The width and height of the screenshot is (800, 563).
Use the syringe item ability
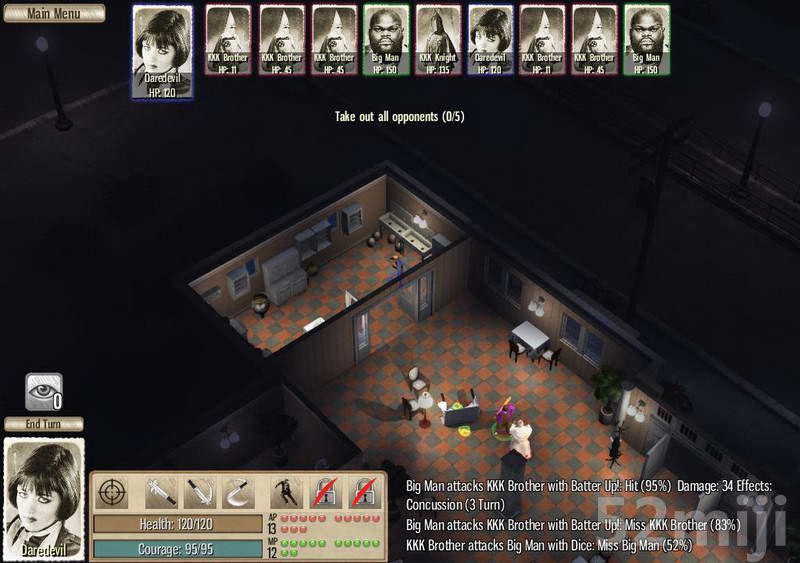tap(161, 492)
